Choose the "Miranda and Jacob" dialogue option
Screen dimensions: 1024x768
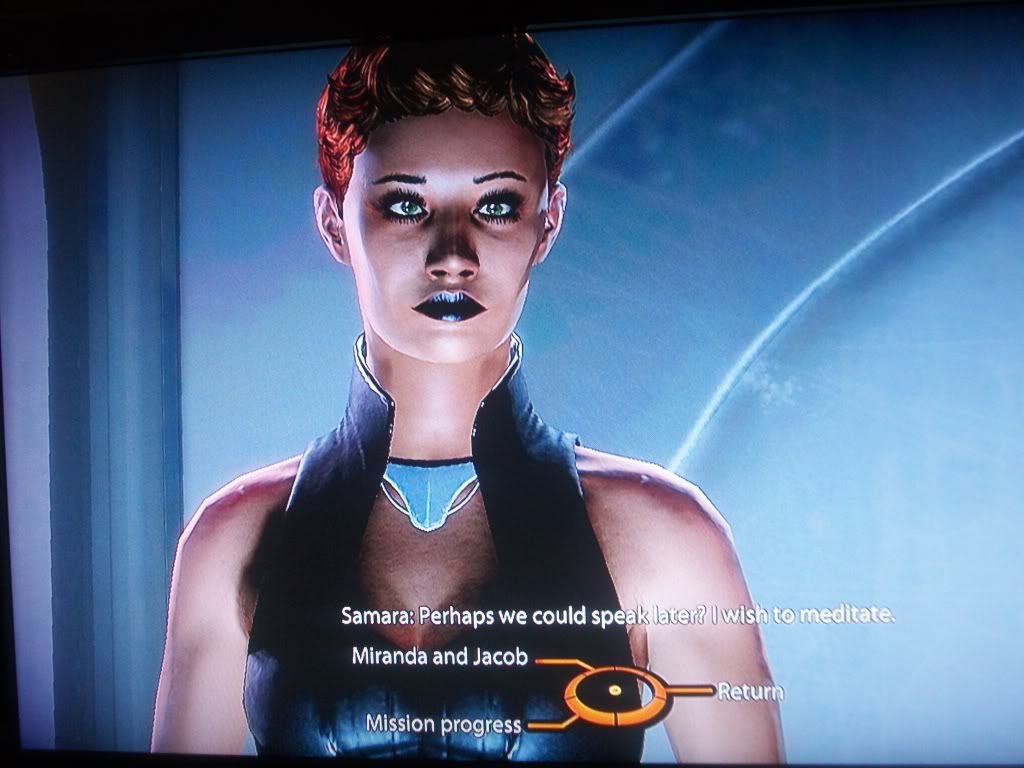click(x=441, y=658)
